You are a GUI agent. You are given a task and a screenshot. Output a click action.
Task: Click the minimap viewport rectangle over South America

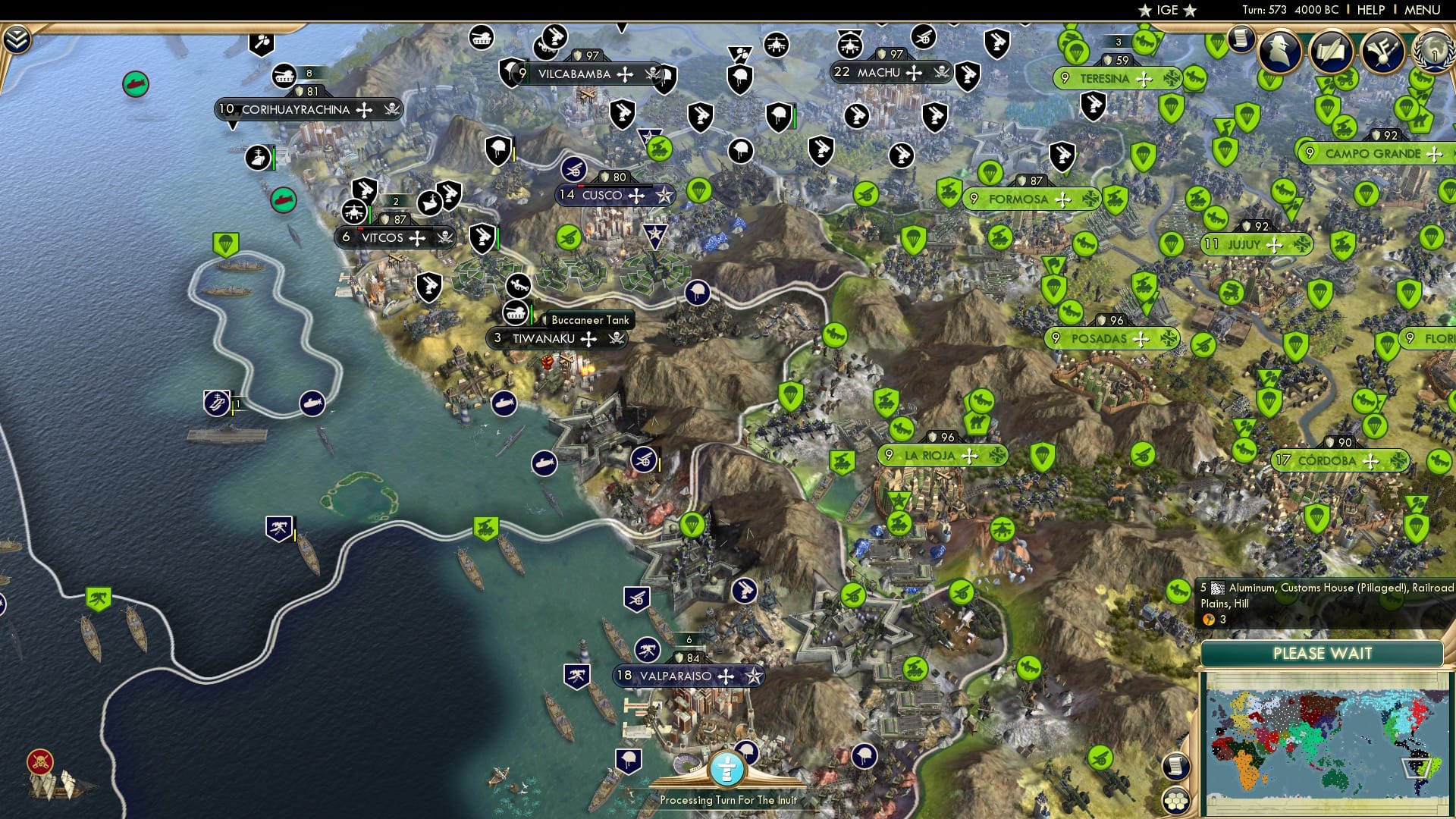point(1416,768)
